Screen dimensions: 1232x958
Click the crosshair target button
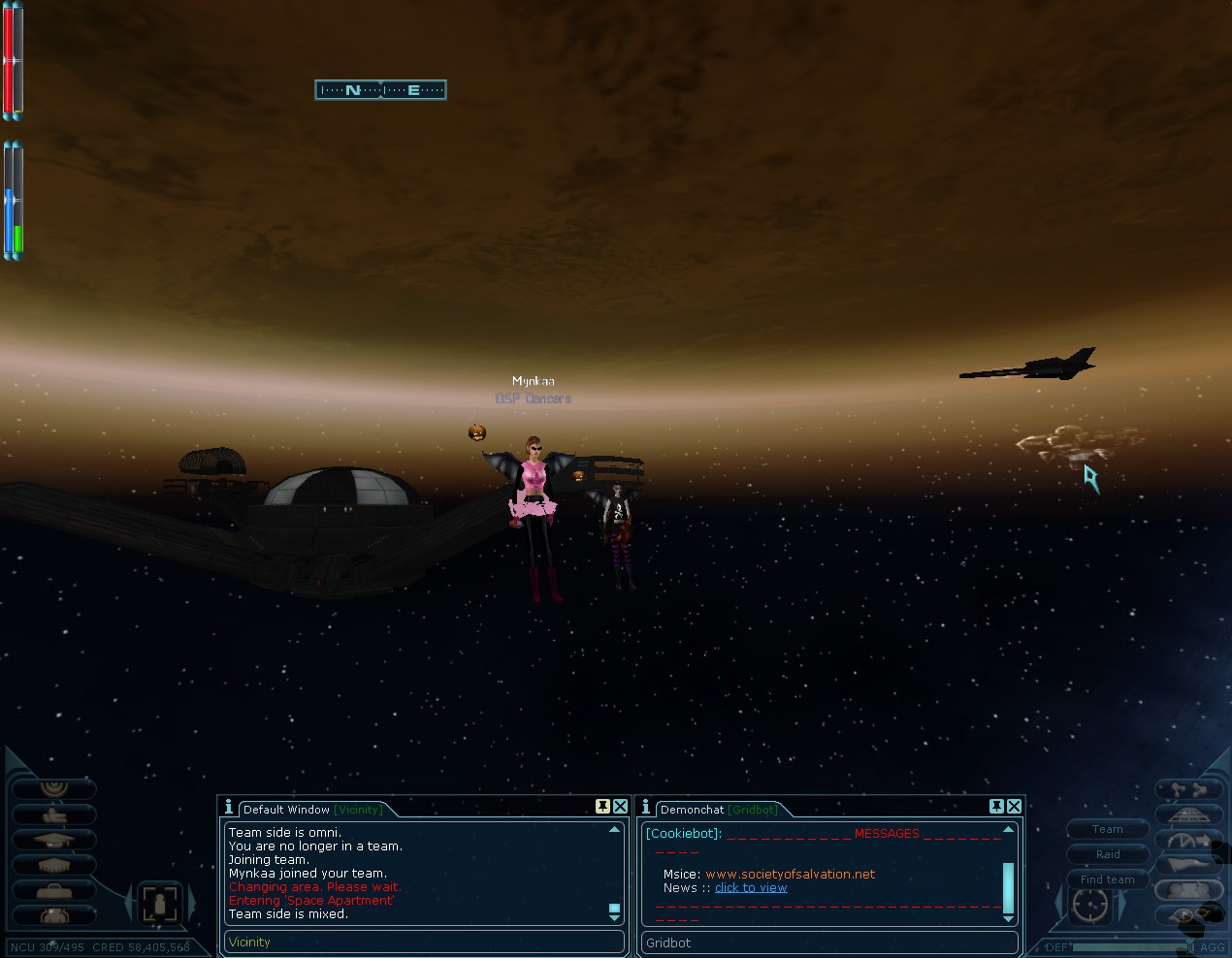coord(1088,905)
